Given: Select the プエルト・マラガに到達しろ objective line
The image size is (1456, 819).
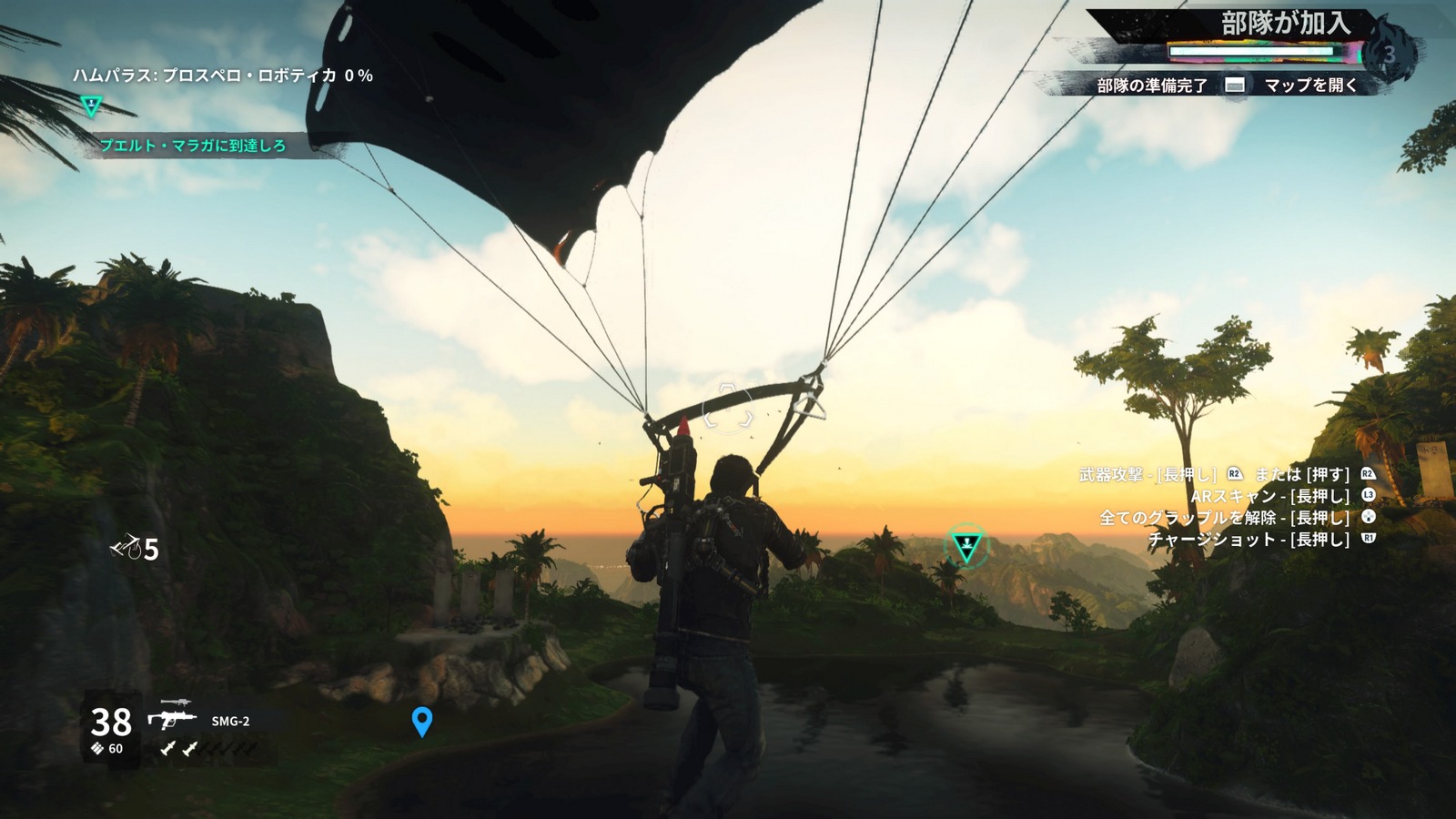Looking at the screenshot, I should tap(193, 146).
